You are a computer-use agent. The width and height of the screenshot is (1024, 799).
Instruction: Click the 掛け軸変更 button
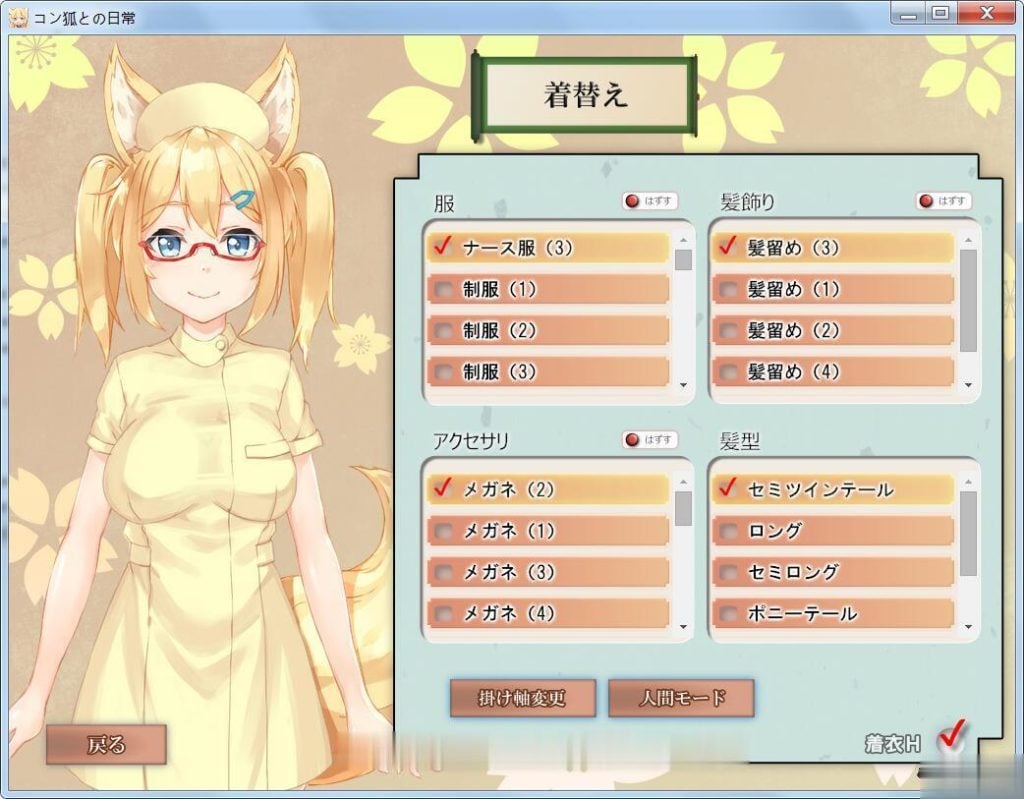click(x=523, y=698)
